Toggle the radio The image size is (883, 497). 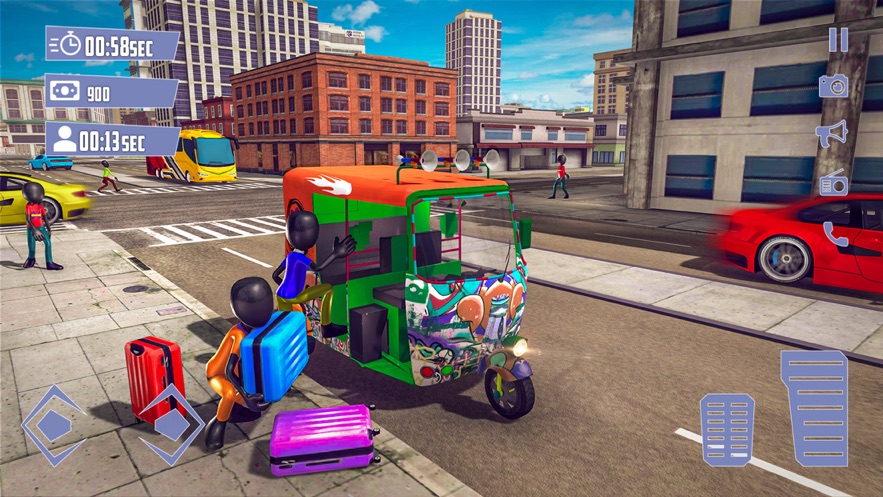[x=834, y=184]
